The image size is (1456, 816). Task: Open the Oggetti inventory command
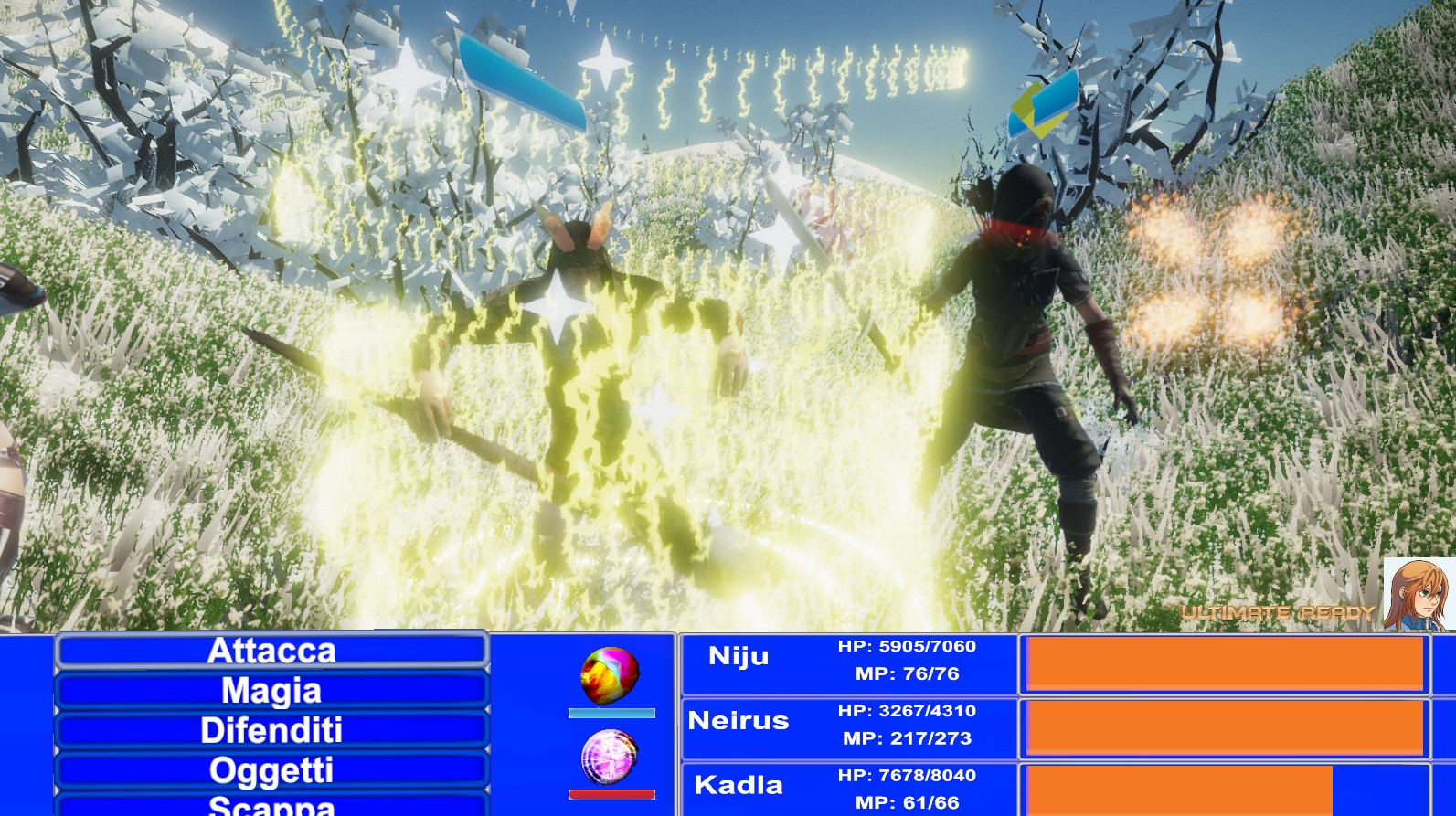point(272,770)
